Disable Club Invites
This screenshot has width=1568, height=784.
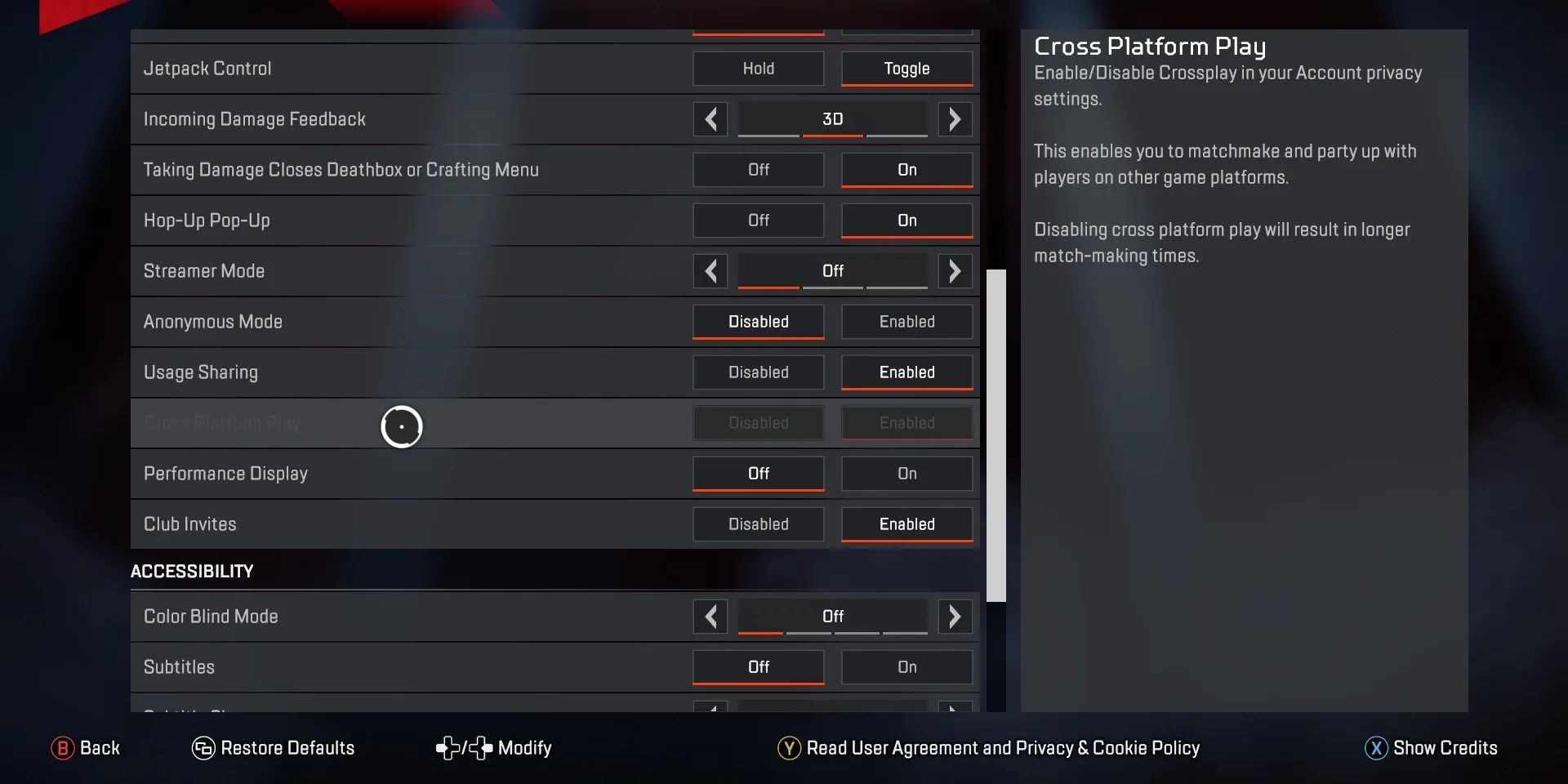tap(757, 523)
